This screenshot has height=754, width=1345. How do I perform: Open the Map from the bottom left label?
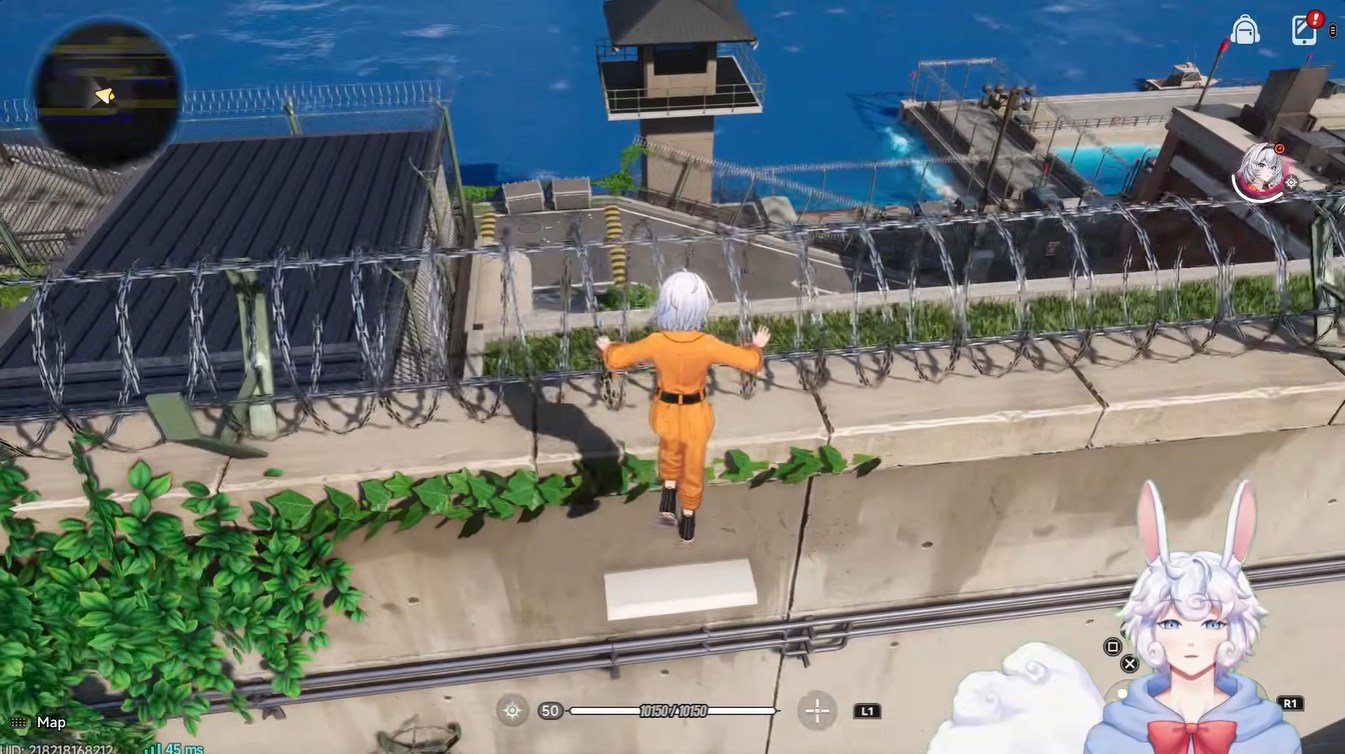[x=50, y=722]
